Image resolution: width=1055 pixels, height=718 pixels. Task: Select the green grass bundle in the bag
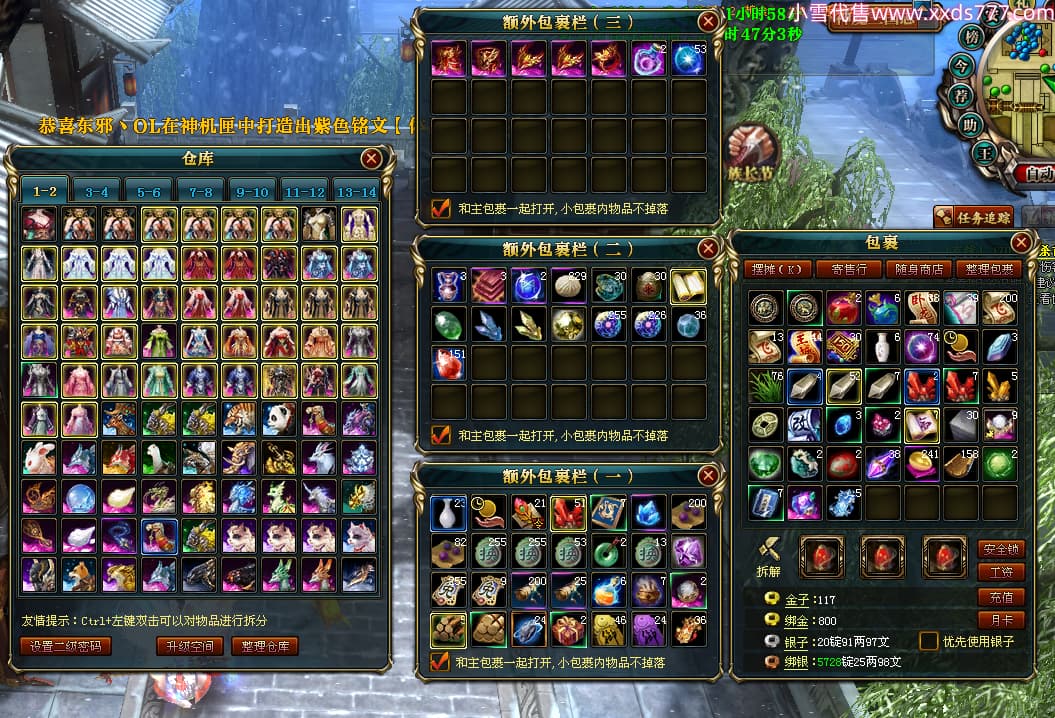765,385
